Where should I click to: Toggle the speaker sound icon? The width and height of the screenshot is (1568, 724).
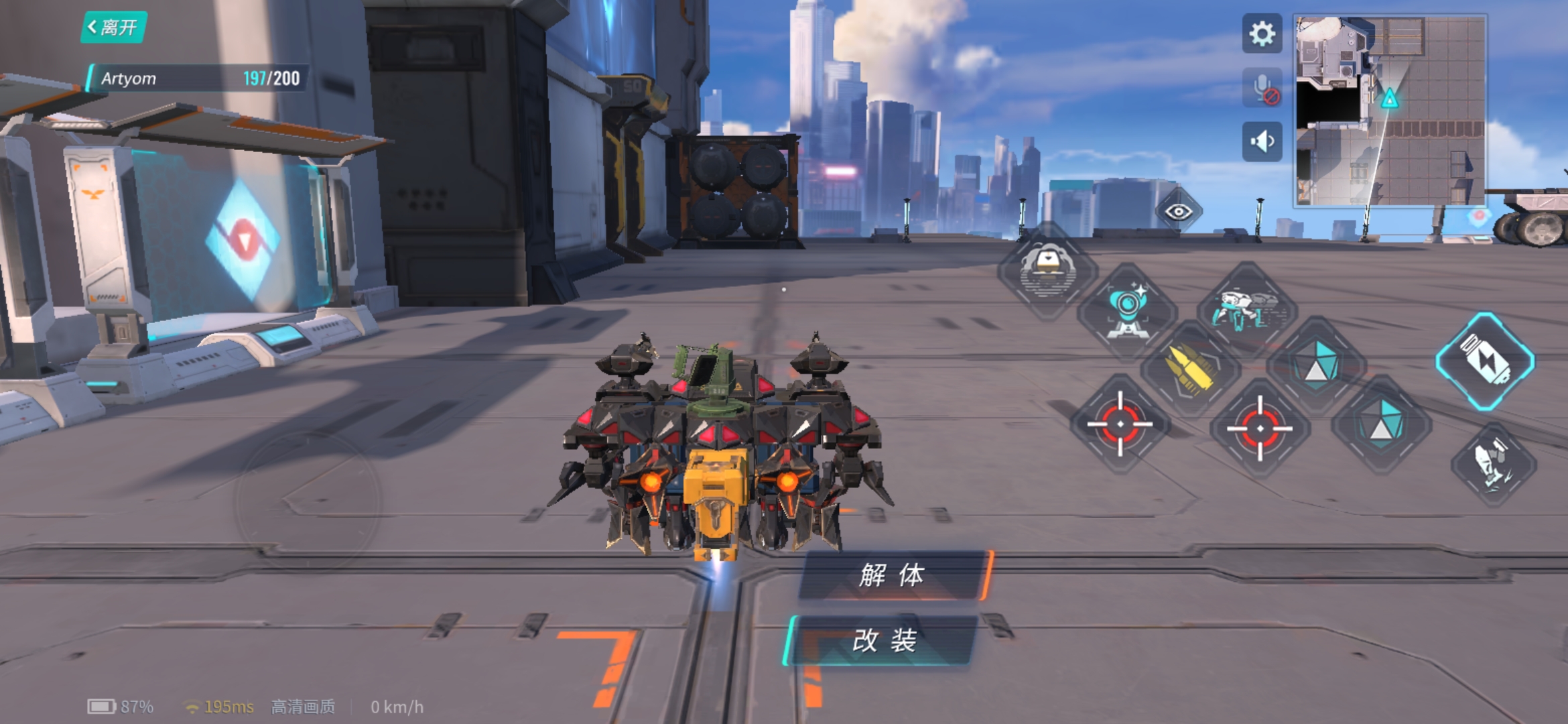click(x=1262, y=141)
